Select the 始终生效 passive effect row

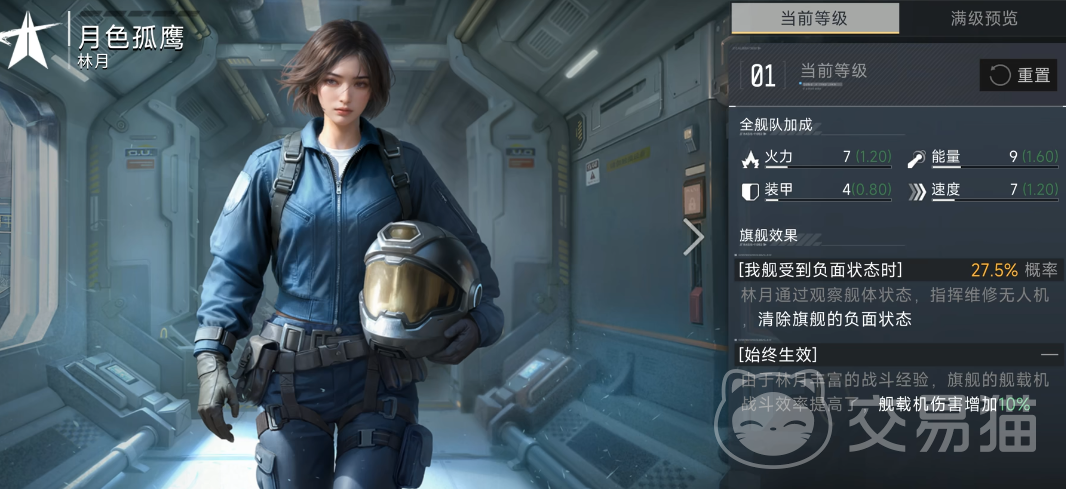[x=897, y=354]
